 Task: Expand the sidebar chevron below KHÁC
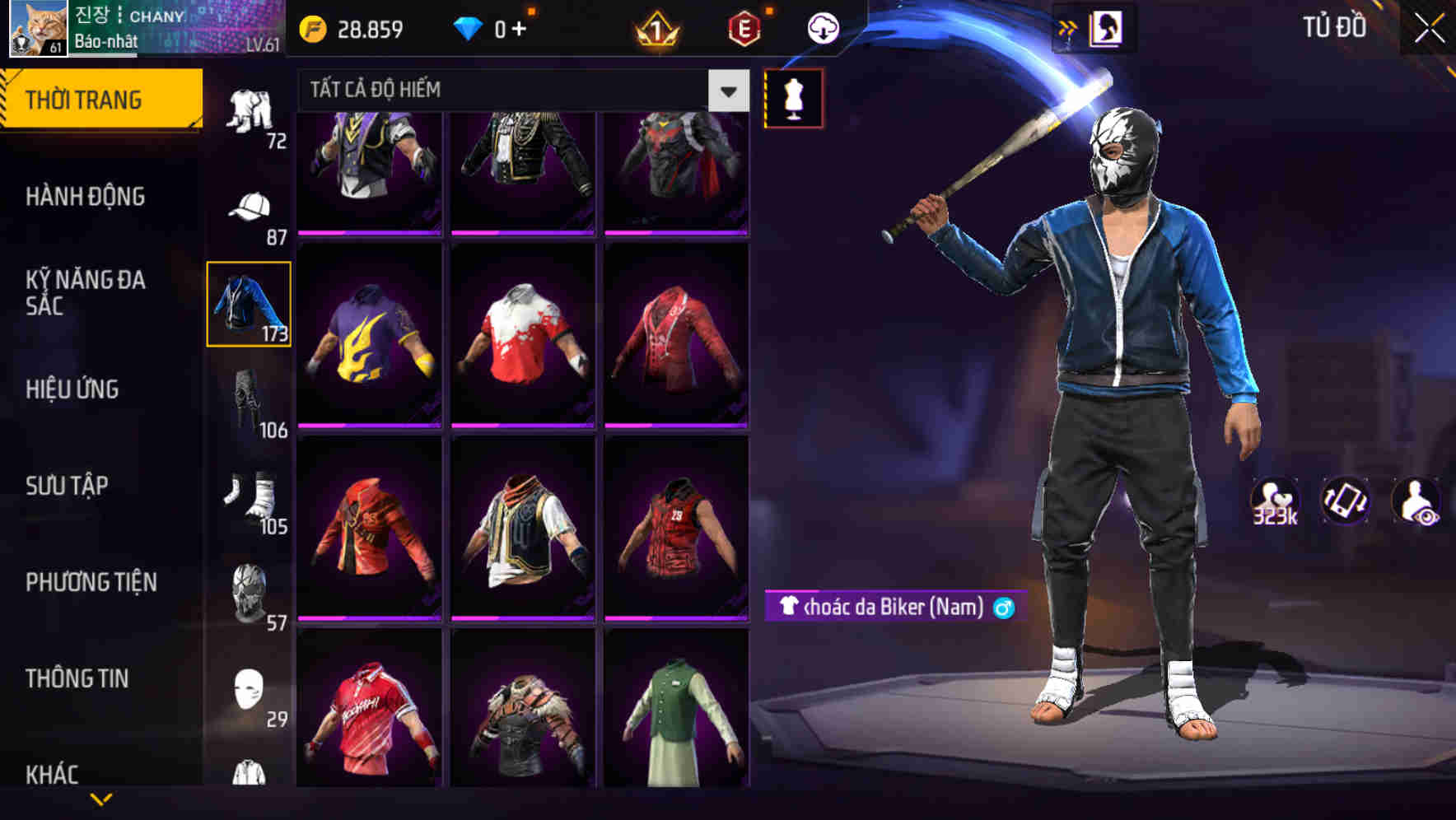click(x=101, y=799)
